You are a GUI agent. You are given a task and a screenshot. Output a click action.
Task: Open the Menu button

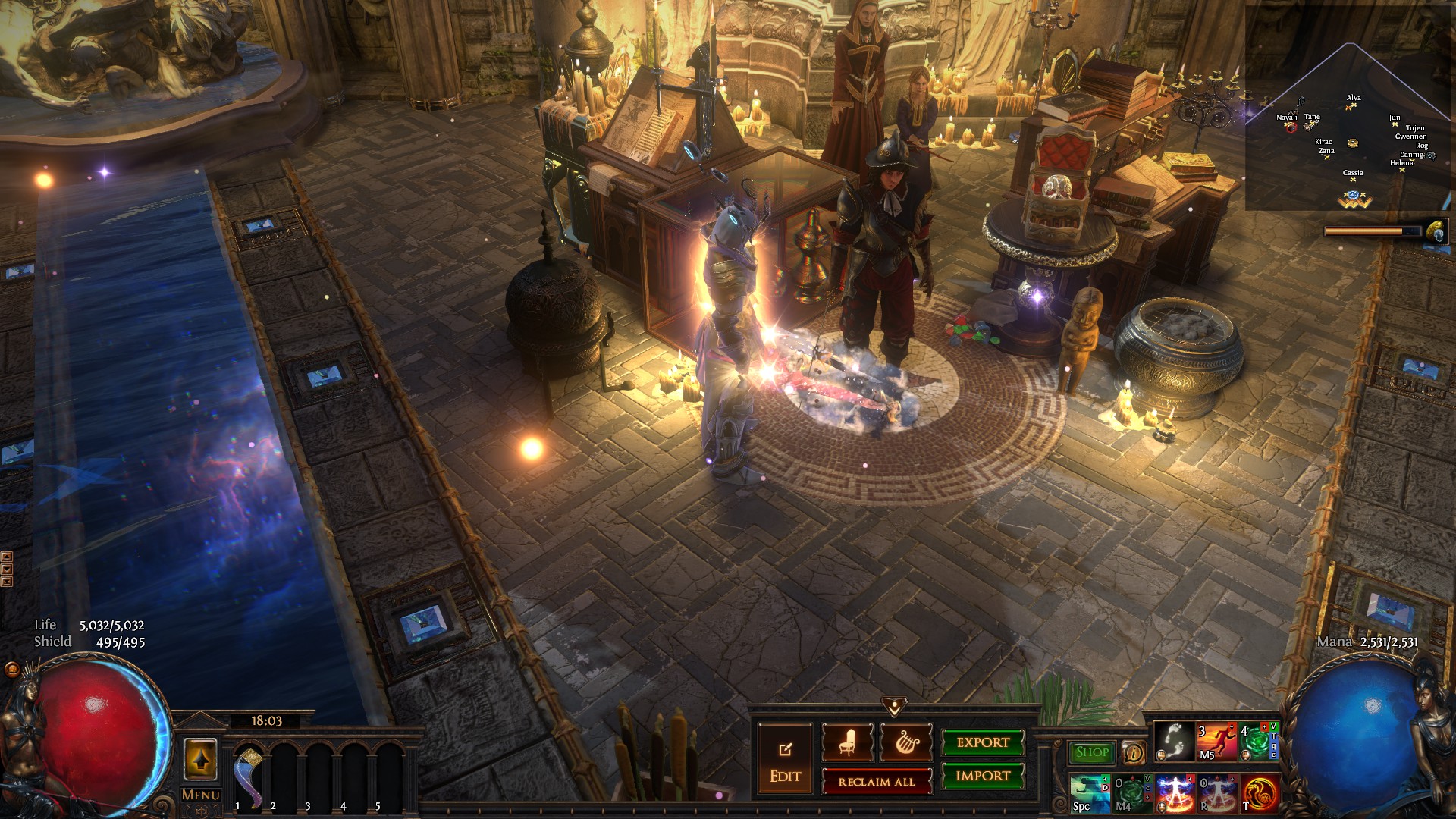pos(201,795)
